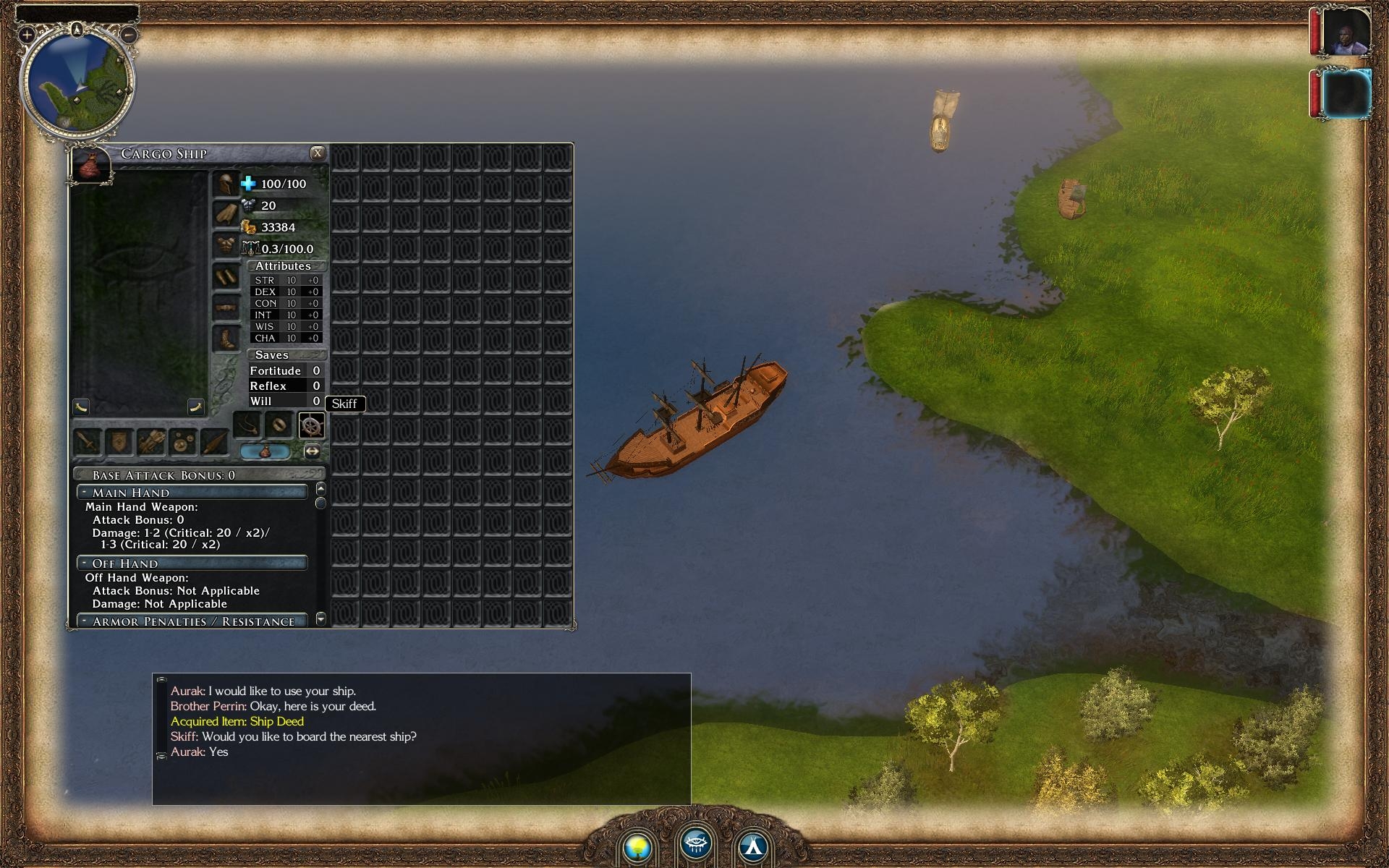The width and height of the screenshot is (1389, 868).
Task: Rotate character preview right
Action: (196, 407)
